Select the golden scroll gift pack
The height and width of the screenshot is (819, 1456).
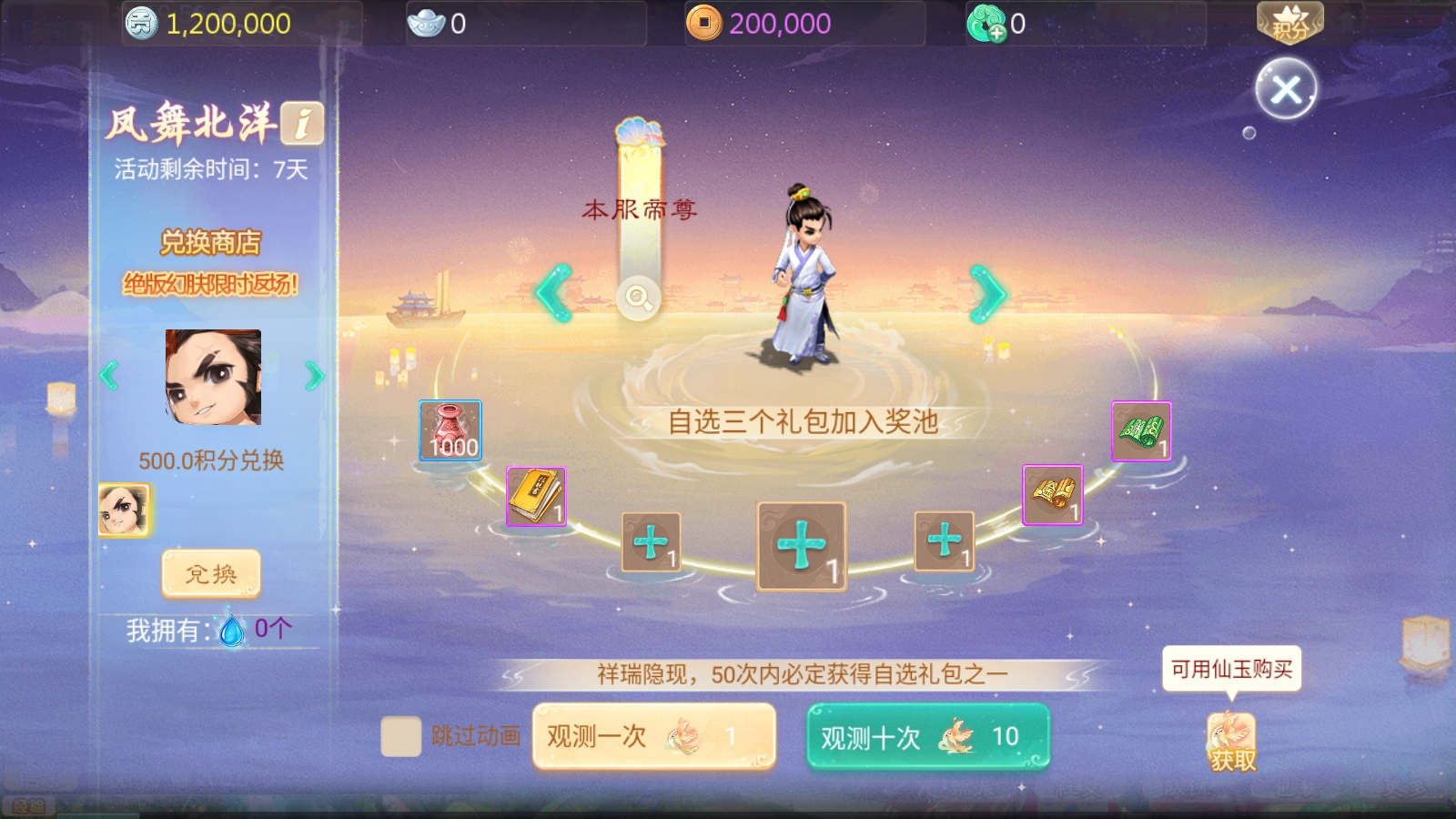pos(1053,493)
